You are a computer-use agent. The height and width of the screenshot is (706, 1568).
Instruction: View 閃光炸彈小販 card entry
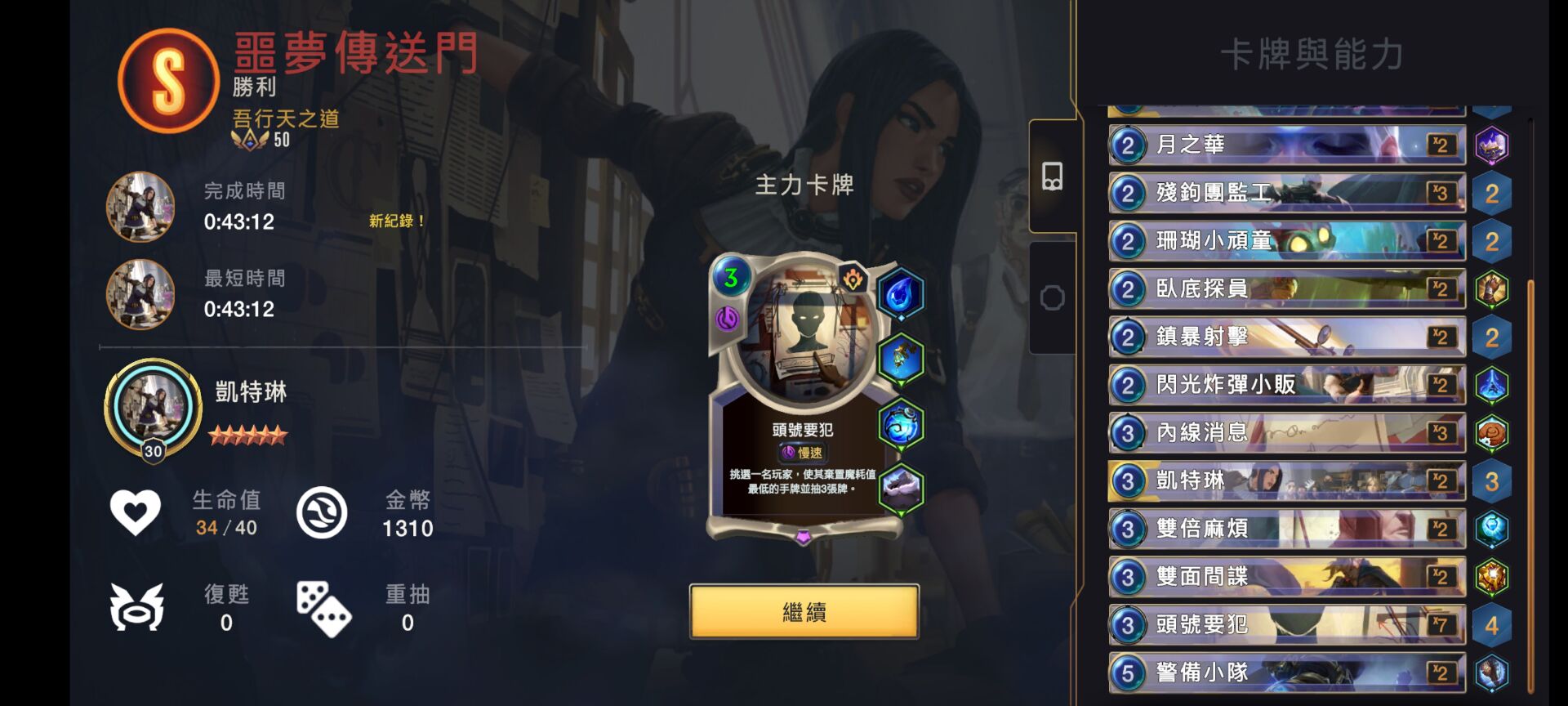pyautogui.click(x=1286, y=385)
